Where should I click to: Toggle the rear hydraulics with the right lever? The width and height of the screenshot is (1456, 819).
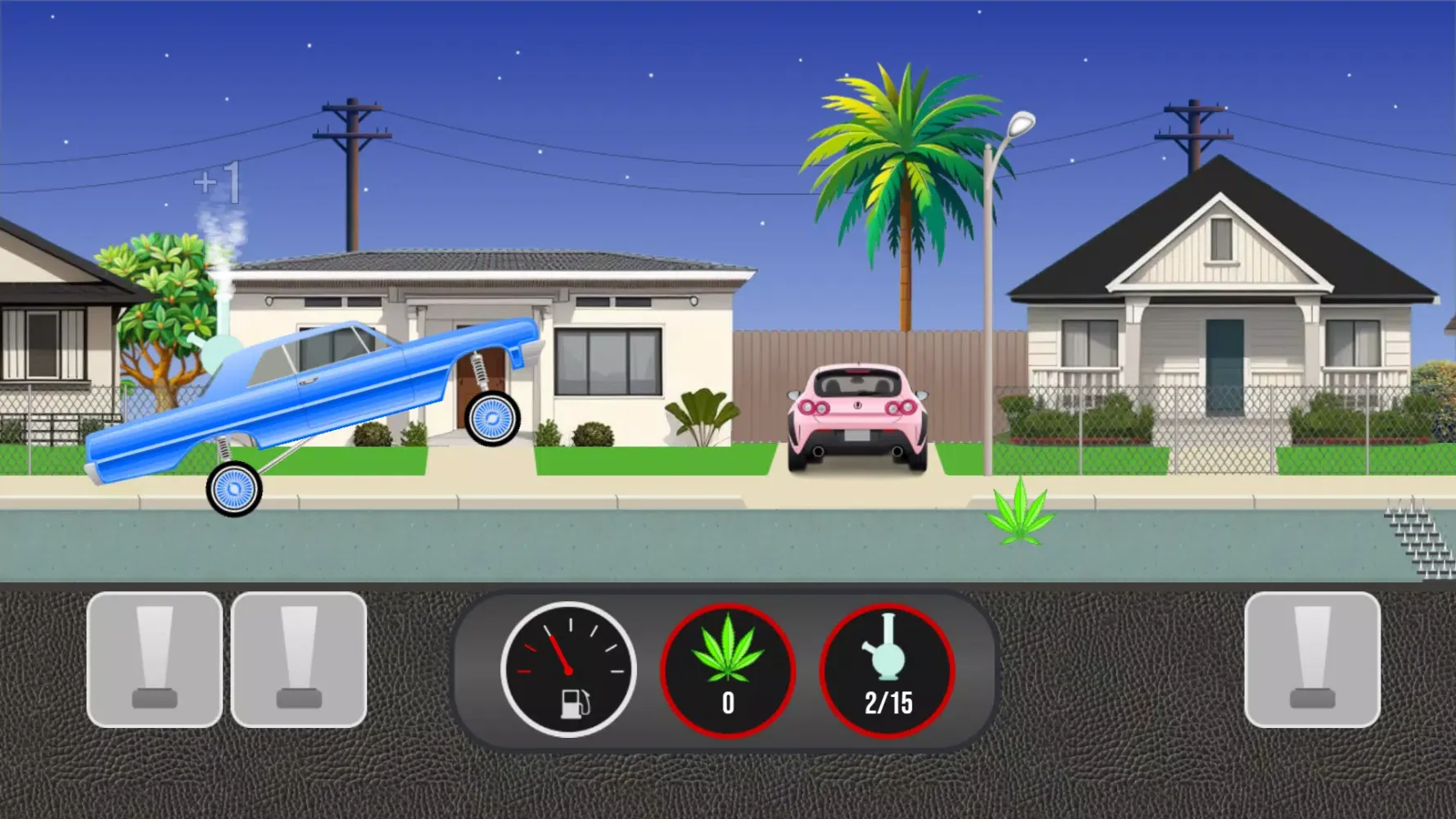point(1310,659)
